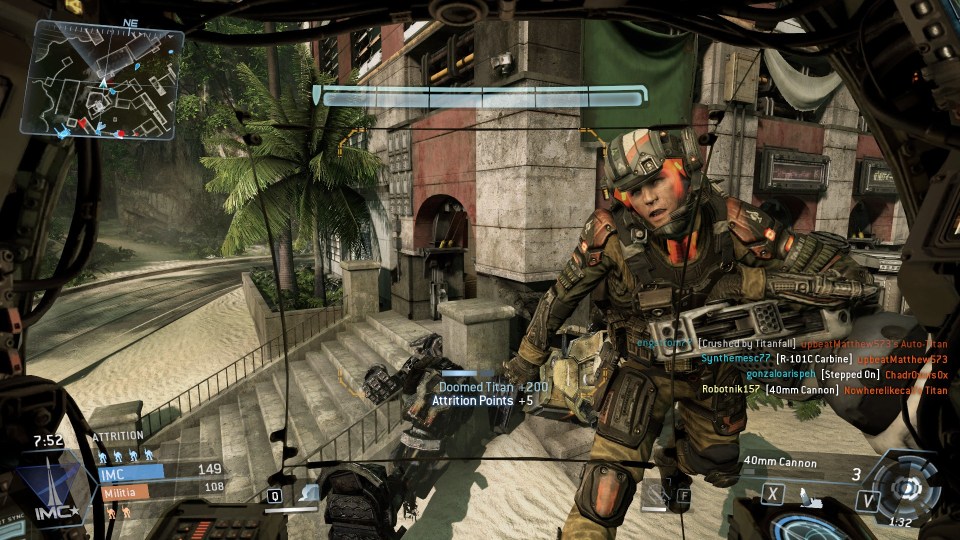Click the gonzaloarispeh kill feed entry
960x540 pixels.
point(806,374)
